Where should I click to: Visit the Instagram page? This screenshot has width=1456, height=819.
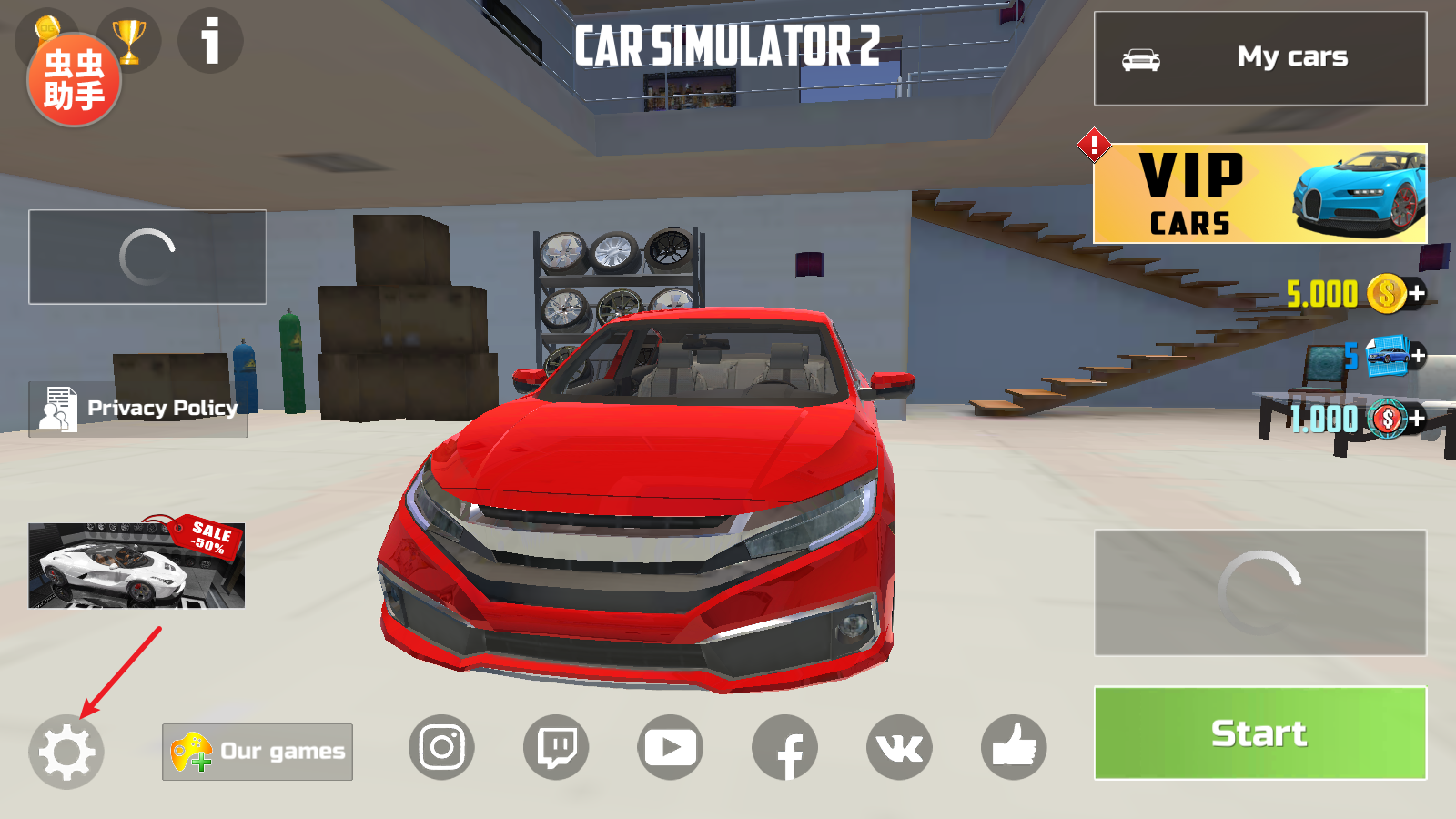[x=441, y=748]
